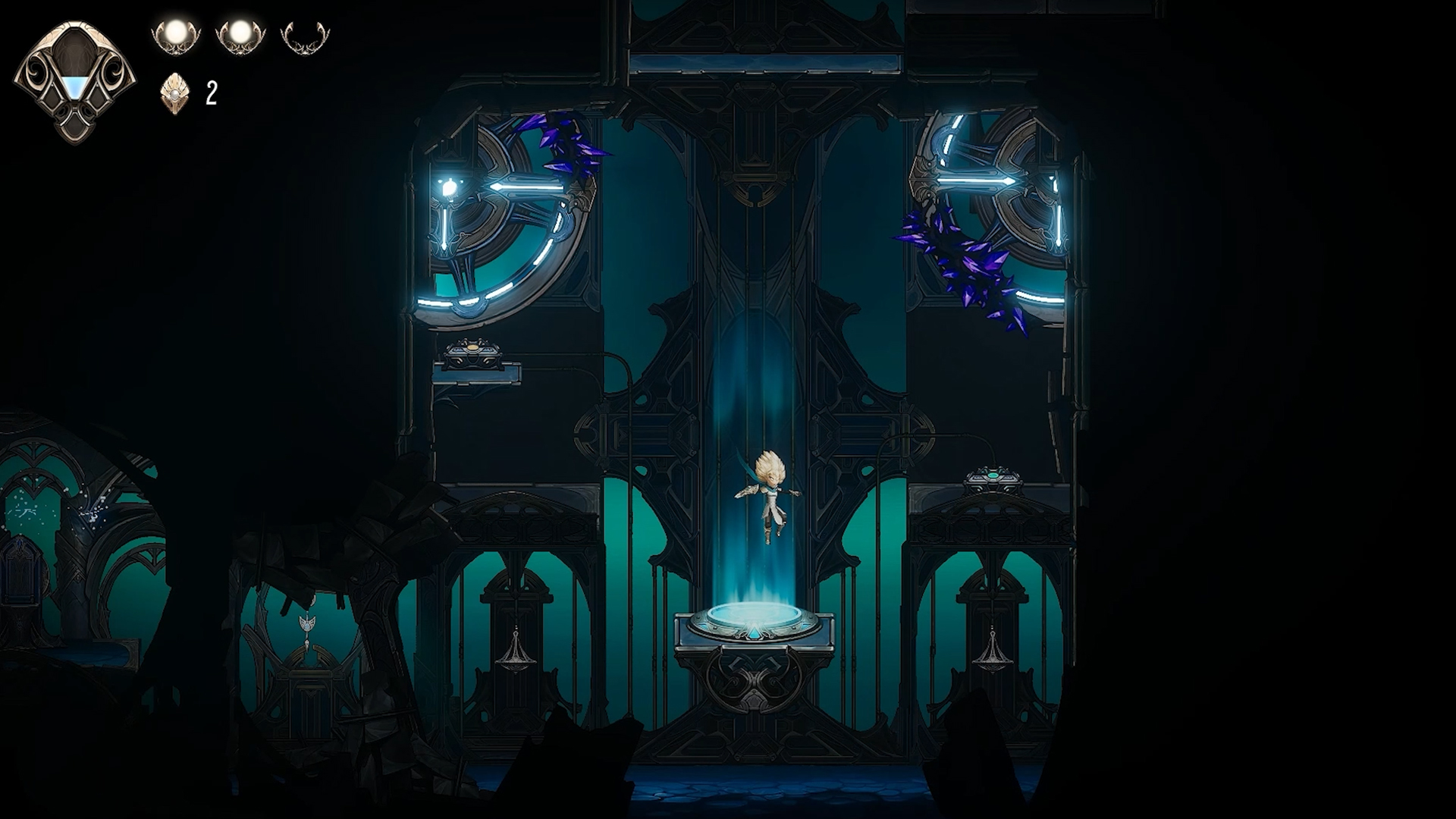This screenshot has height=819, width=1456.
Task: Select the golden shell currency icon
Action: click(x=174, y=93)
